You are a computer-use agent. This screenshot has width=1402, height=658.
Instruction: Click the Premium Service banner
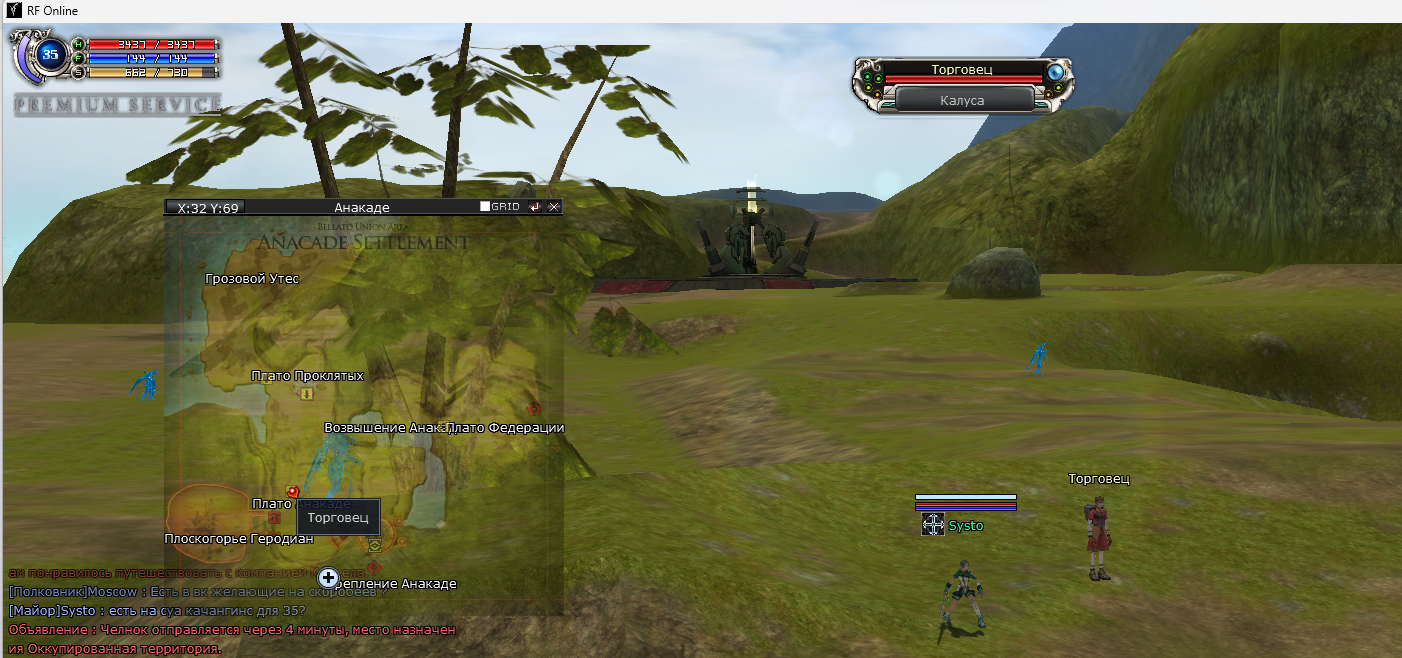click(x=118, y=105)
